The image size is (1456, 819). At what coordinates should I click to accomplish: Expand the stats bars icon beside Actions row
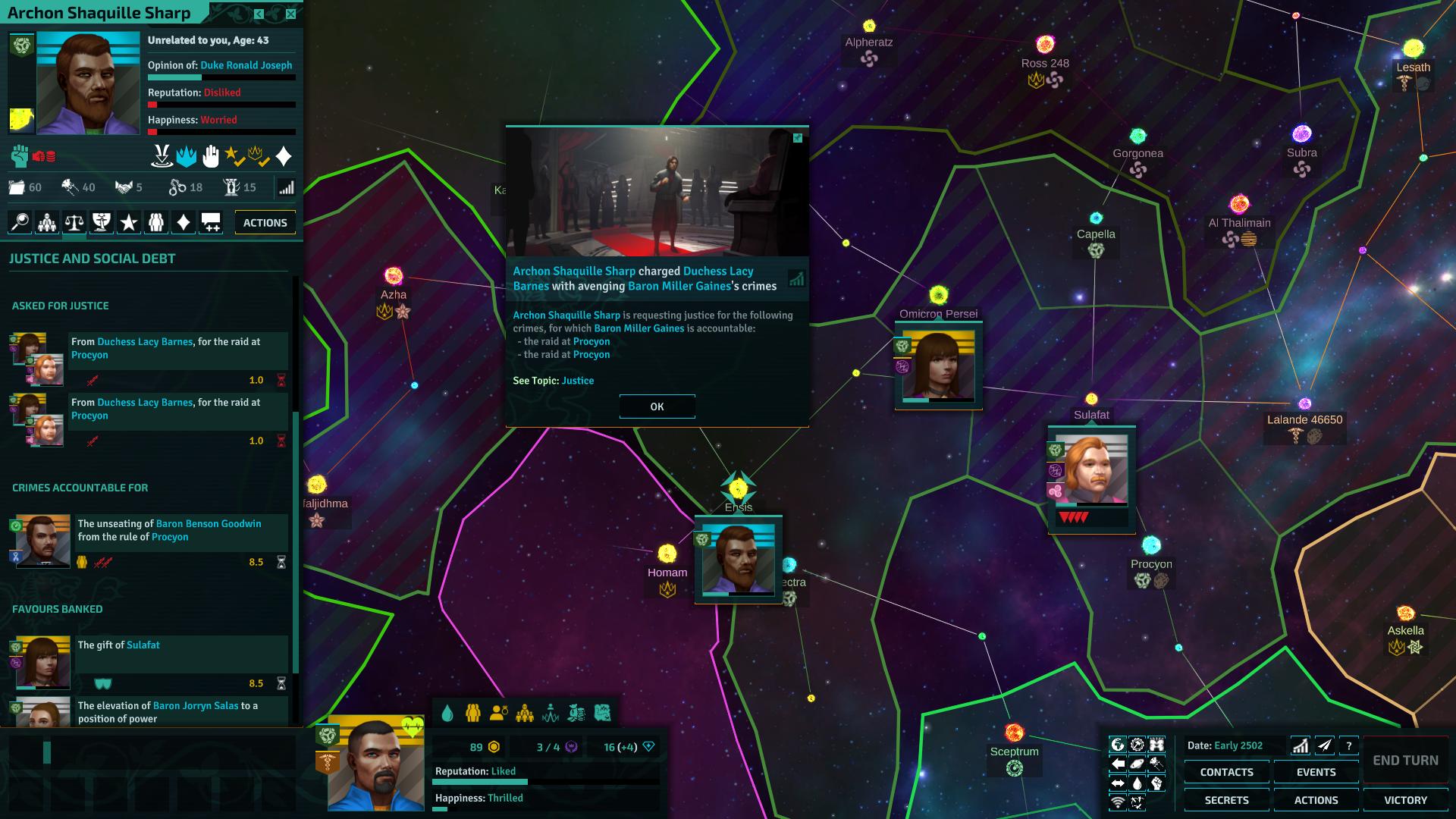(x=287, y=187)
